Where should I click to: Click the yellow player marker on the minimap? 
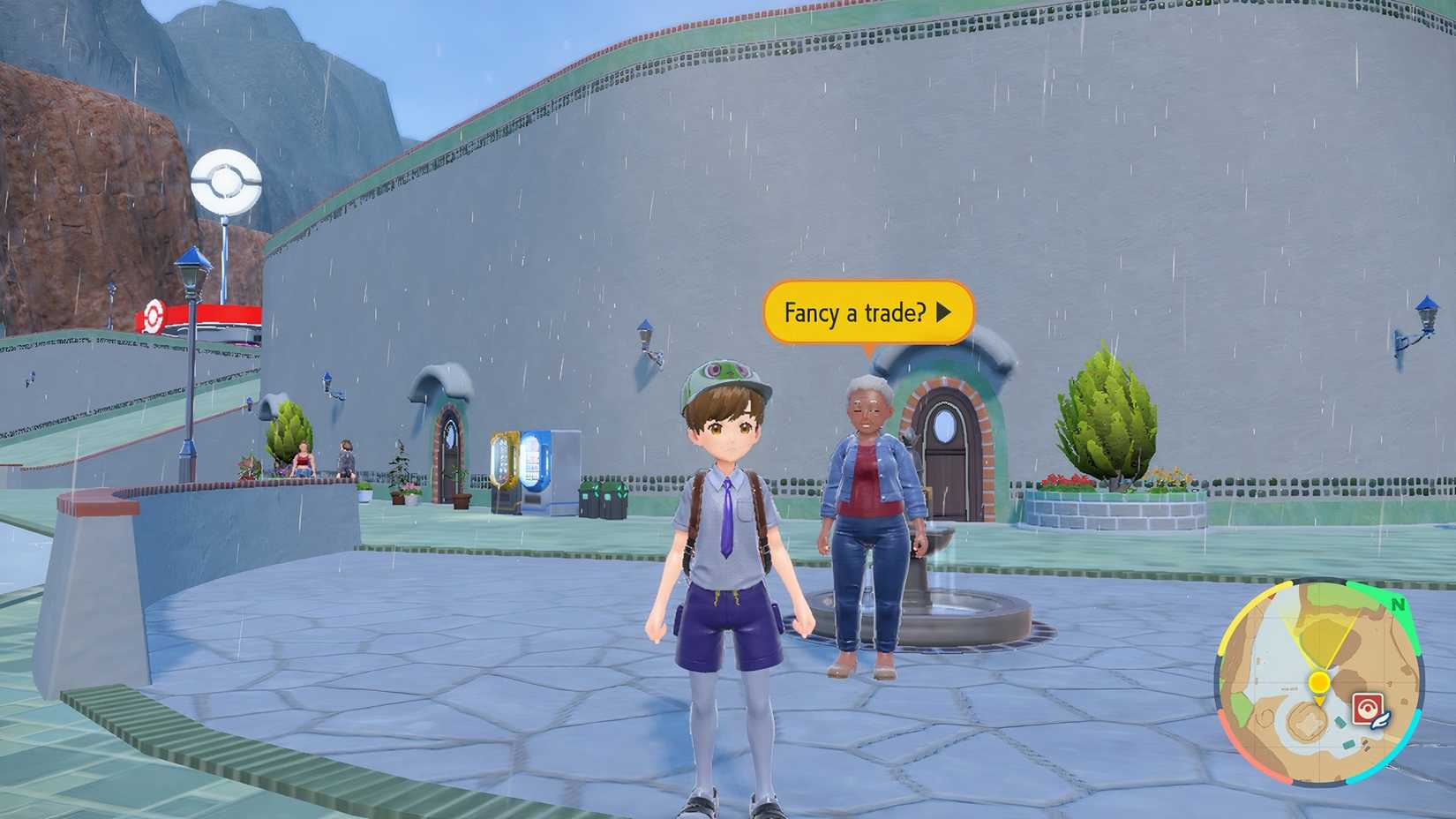1319,682
